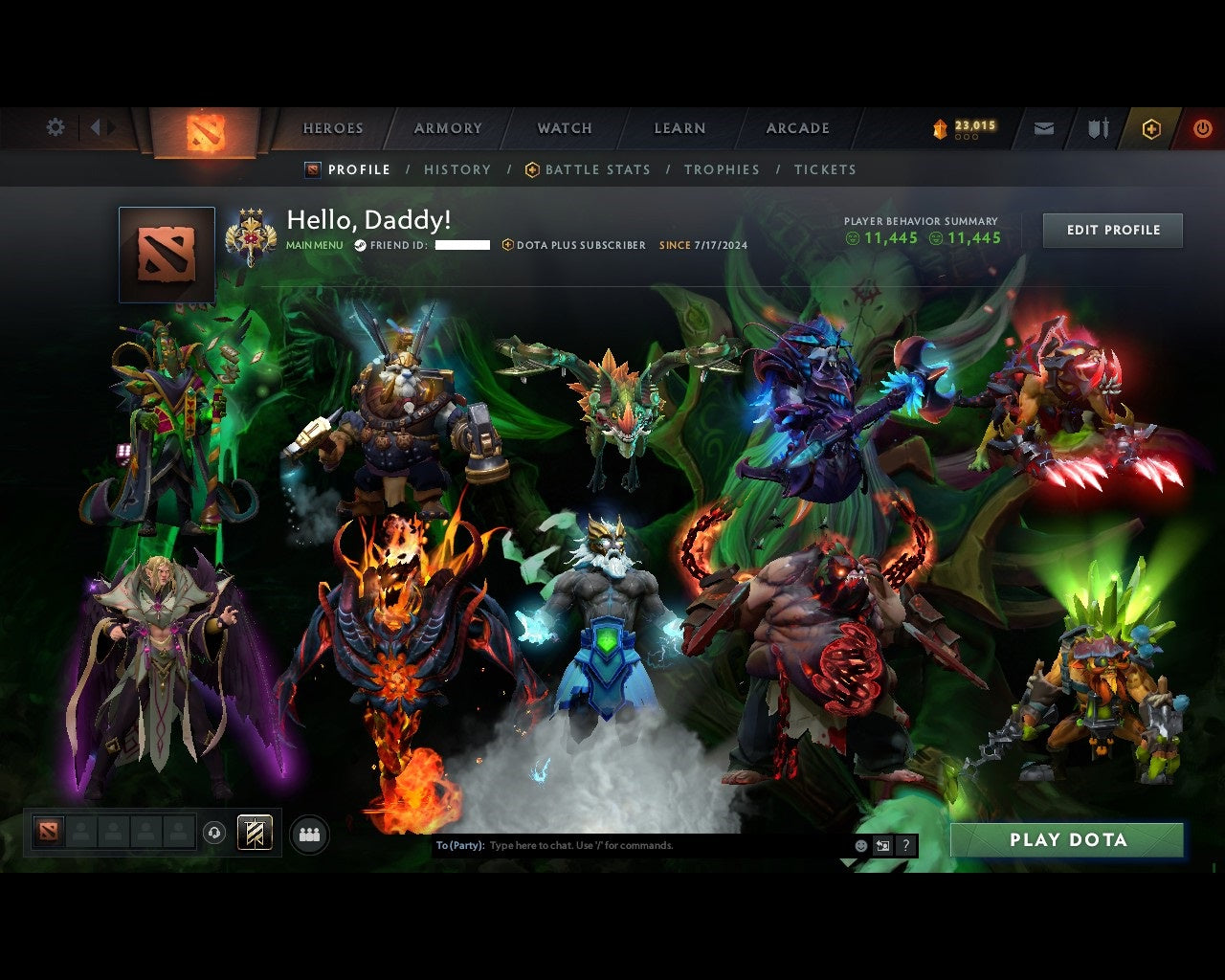Open the settings gear menu
1225x980 pixels.
[55, 127]
